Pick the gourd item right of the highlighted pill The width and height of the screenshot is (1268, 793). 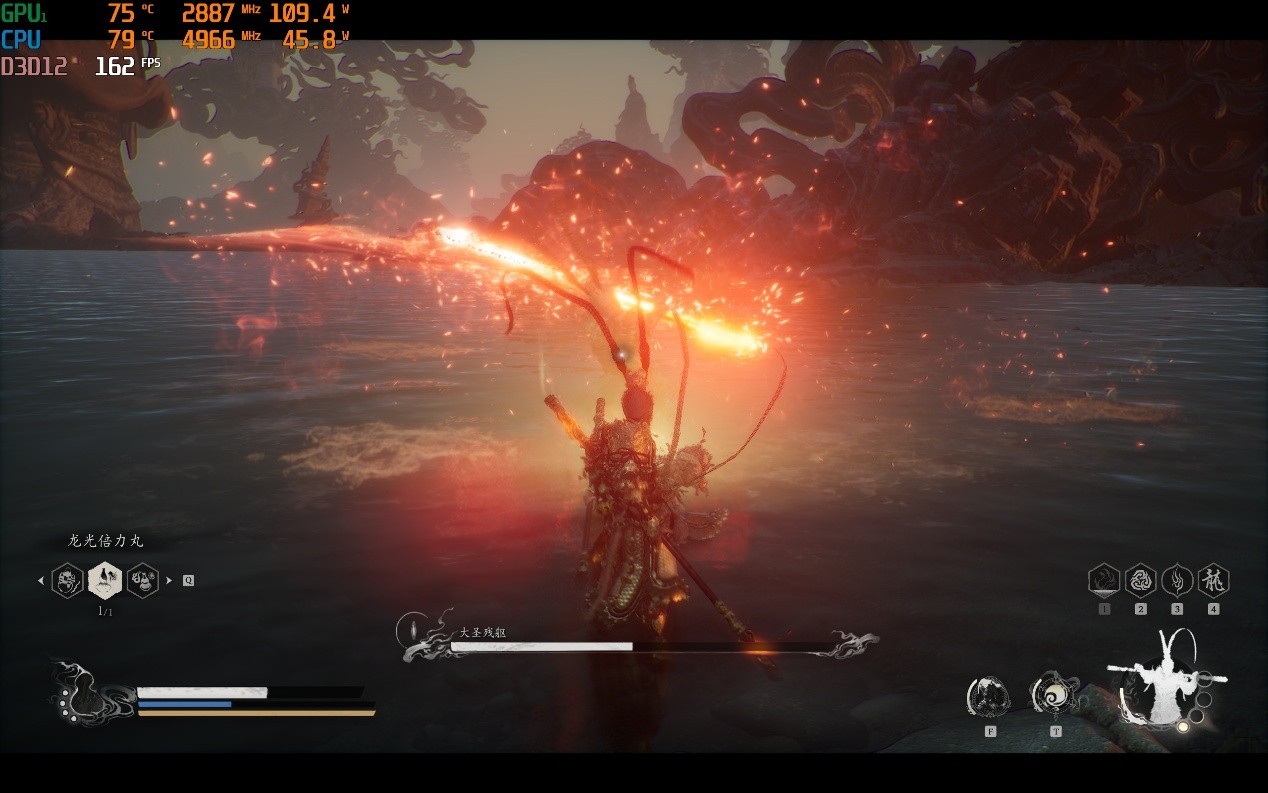143,580
